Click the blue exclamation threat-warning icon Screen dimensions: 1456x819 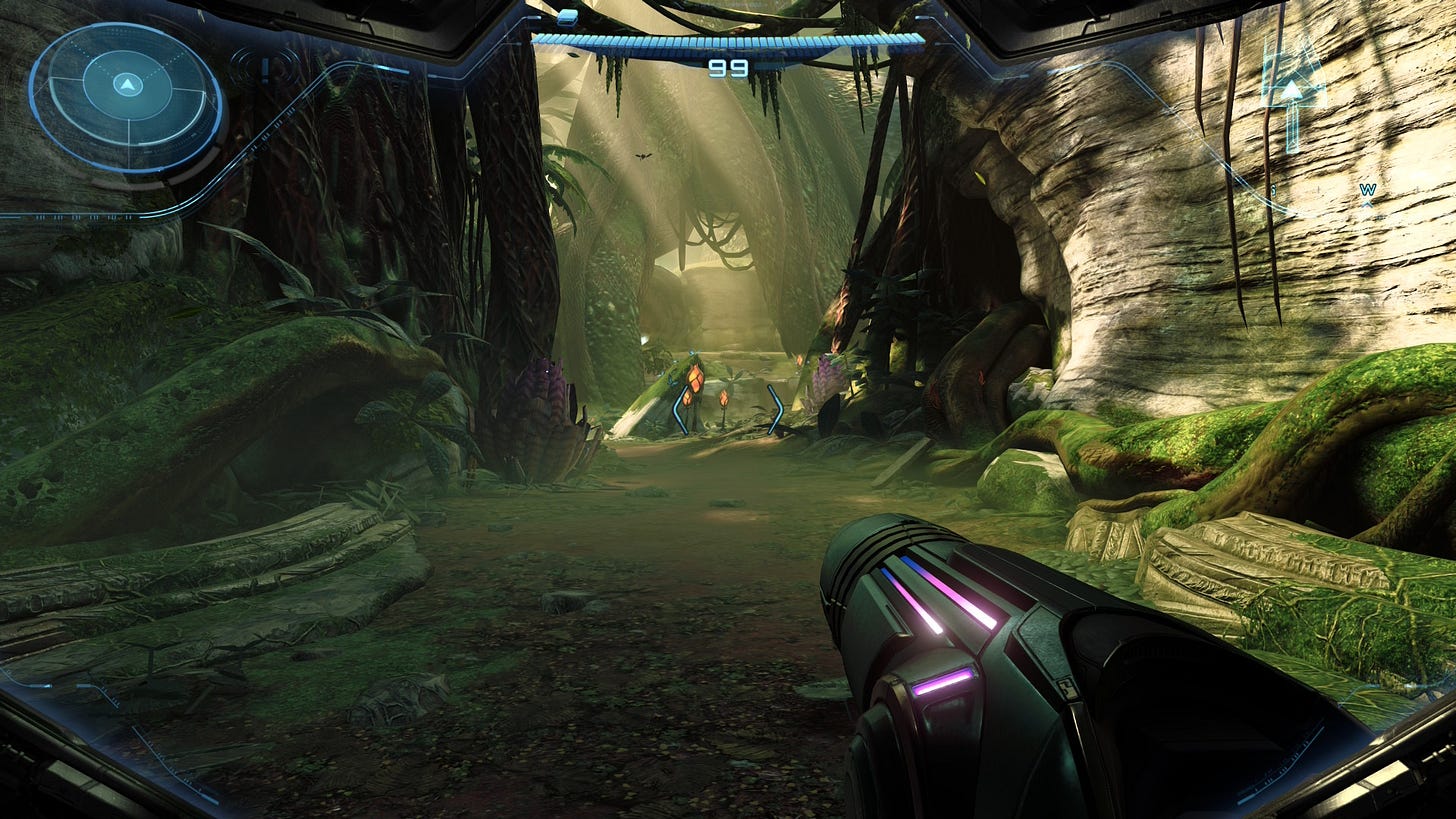(x=264, y=70)
